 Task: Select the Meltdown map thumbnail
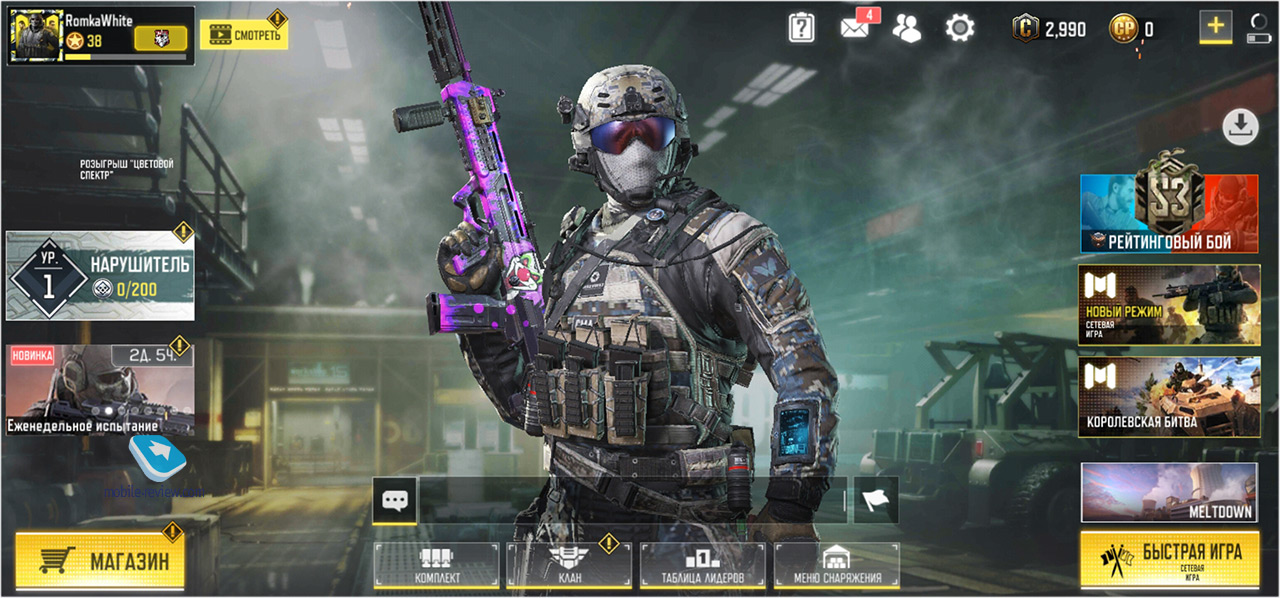point(1169,492)
